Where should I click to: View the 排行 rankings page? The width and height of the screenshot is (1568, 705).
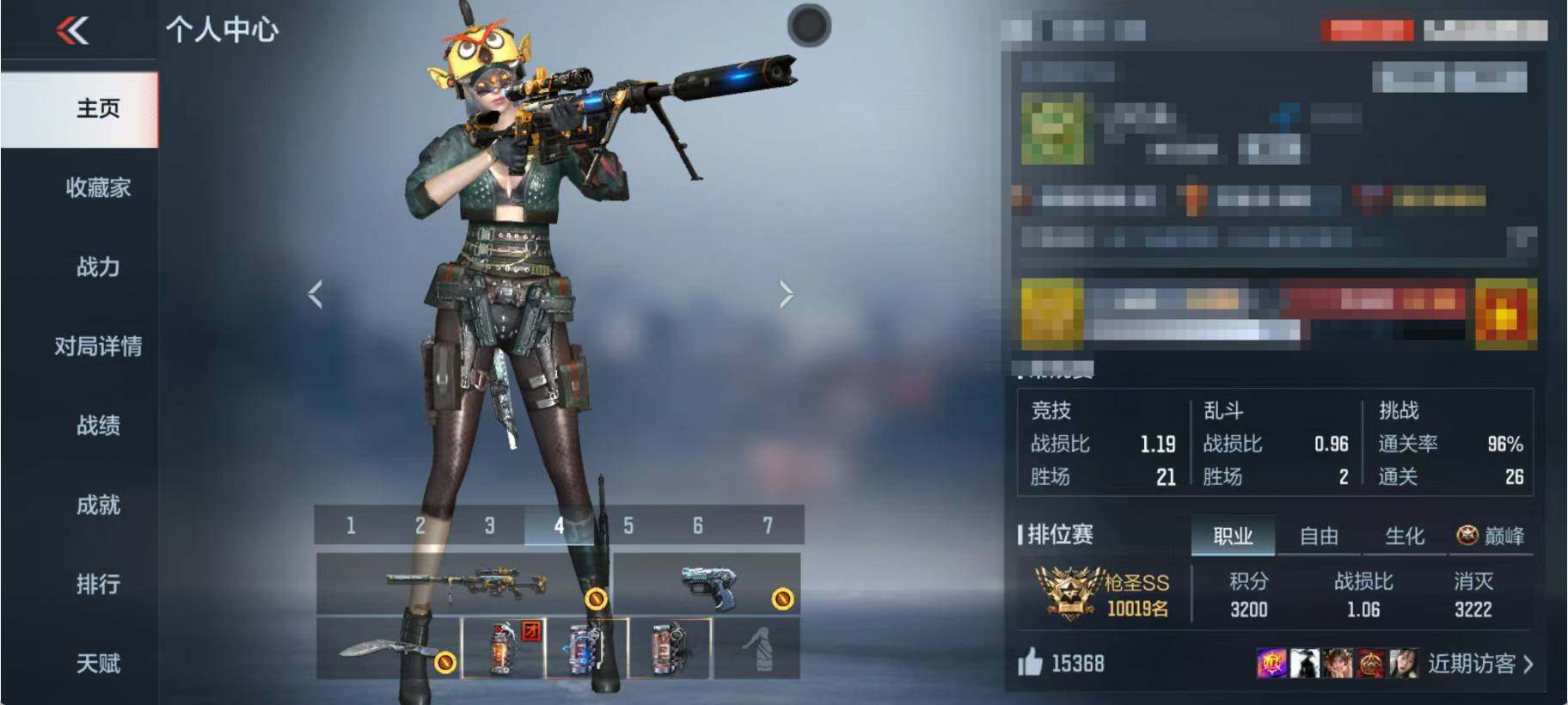click(98, 584)
